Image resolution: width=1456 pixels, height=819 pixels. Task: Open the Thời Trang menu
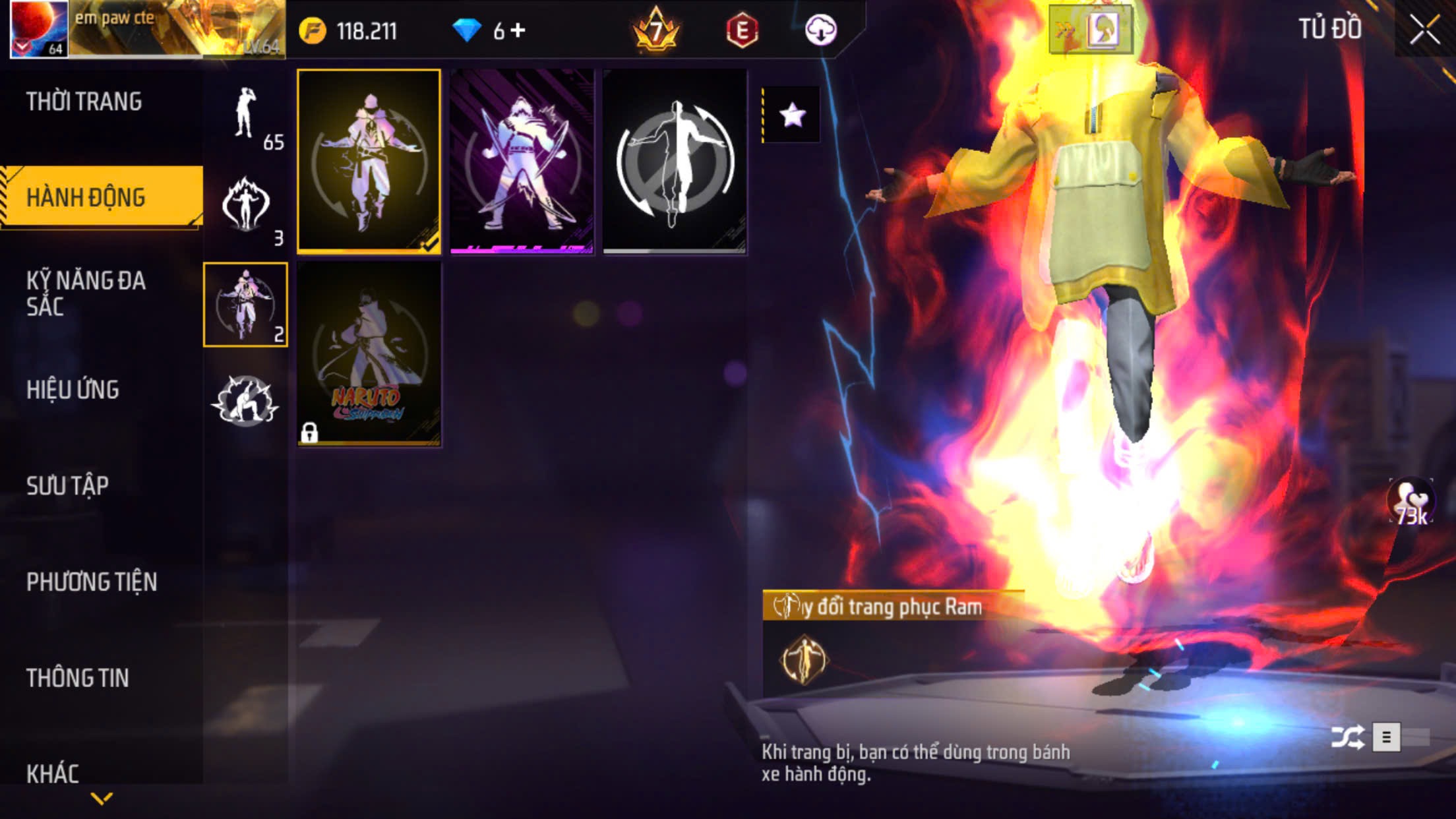click(x=84, y=102)
